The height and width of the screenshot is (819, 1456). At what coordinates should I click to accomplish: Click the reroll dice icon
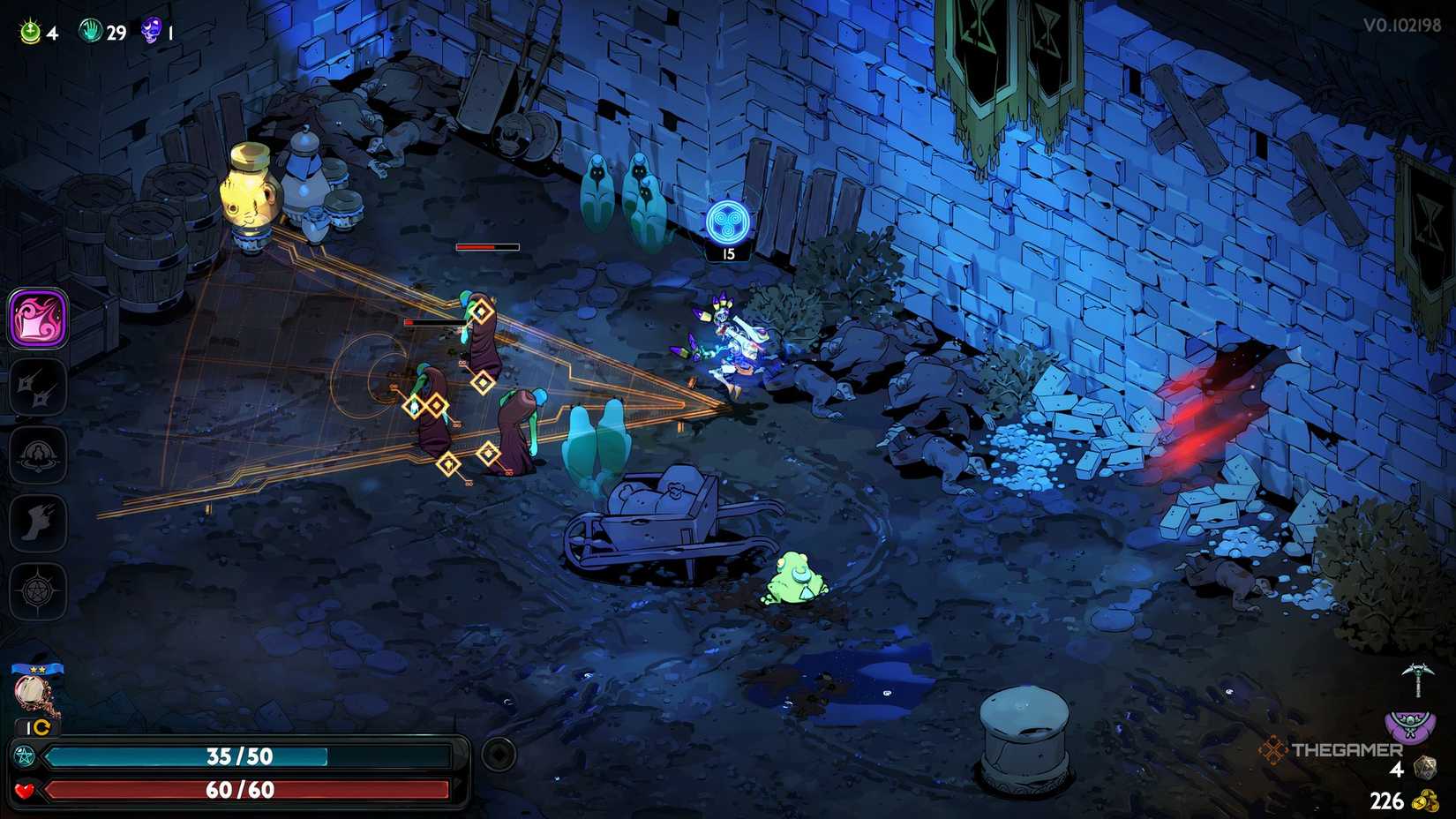1423,768
